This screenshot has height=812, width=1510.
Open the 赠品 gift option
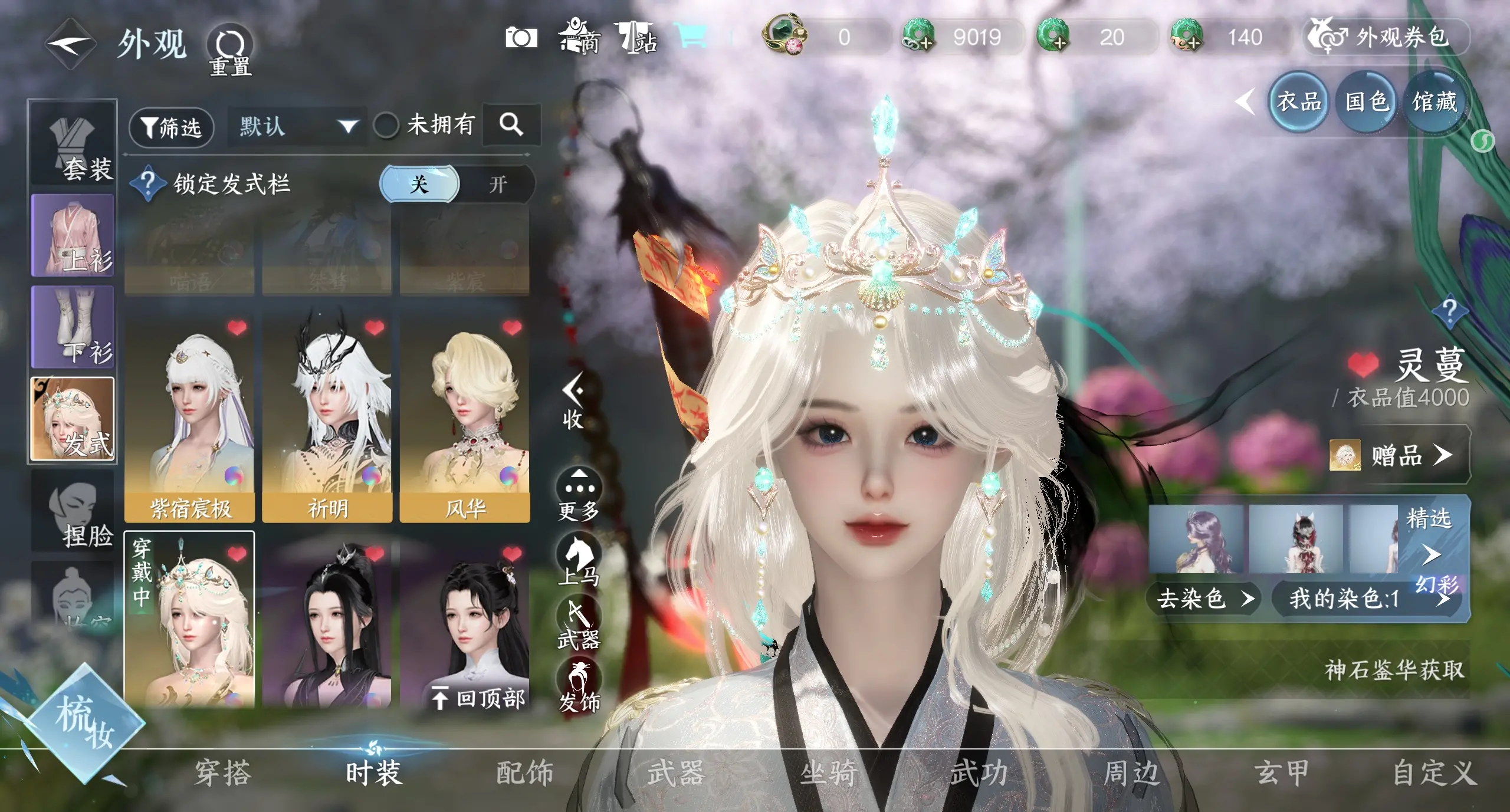tap(1397, 455)
